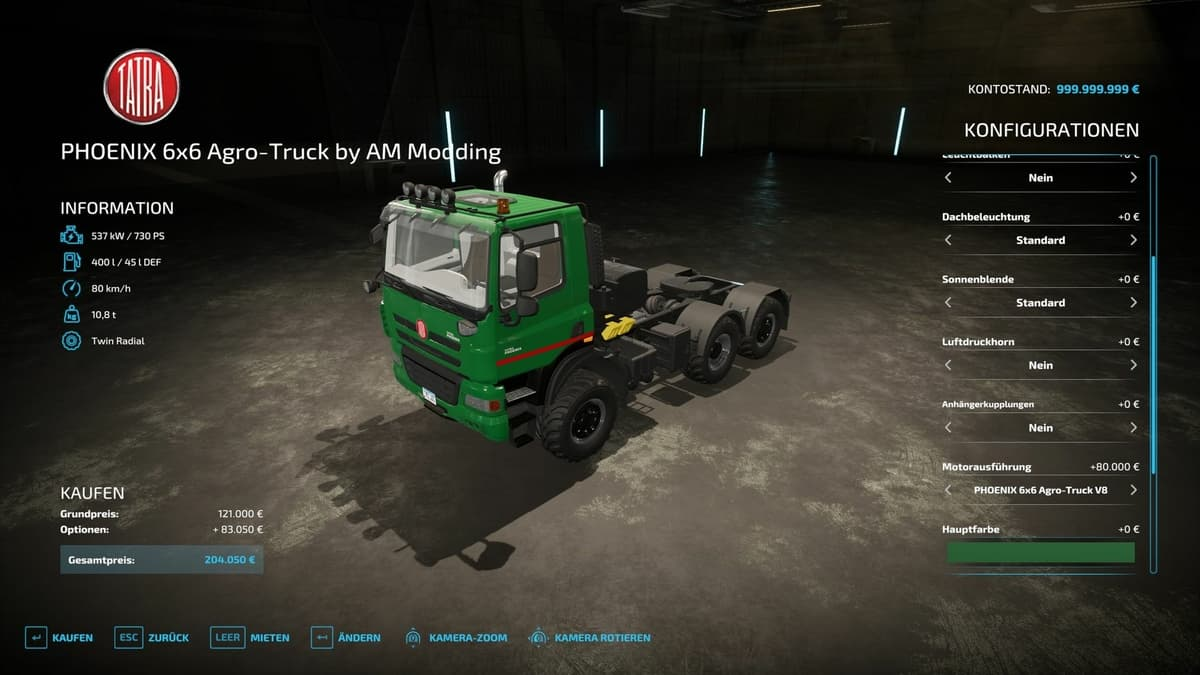Advance Anhängerkupplungen to next option
Viewport: 1200px width, 675px height.
point(1133,427)
